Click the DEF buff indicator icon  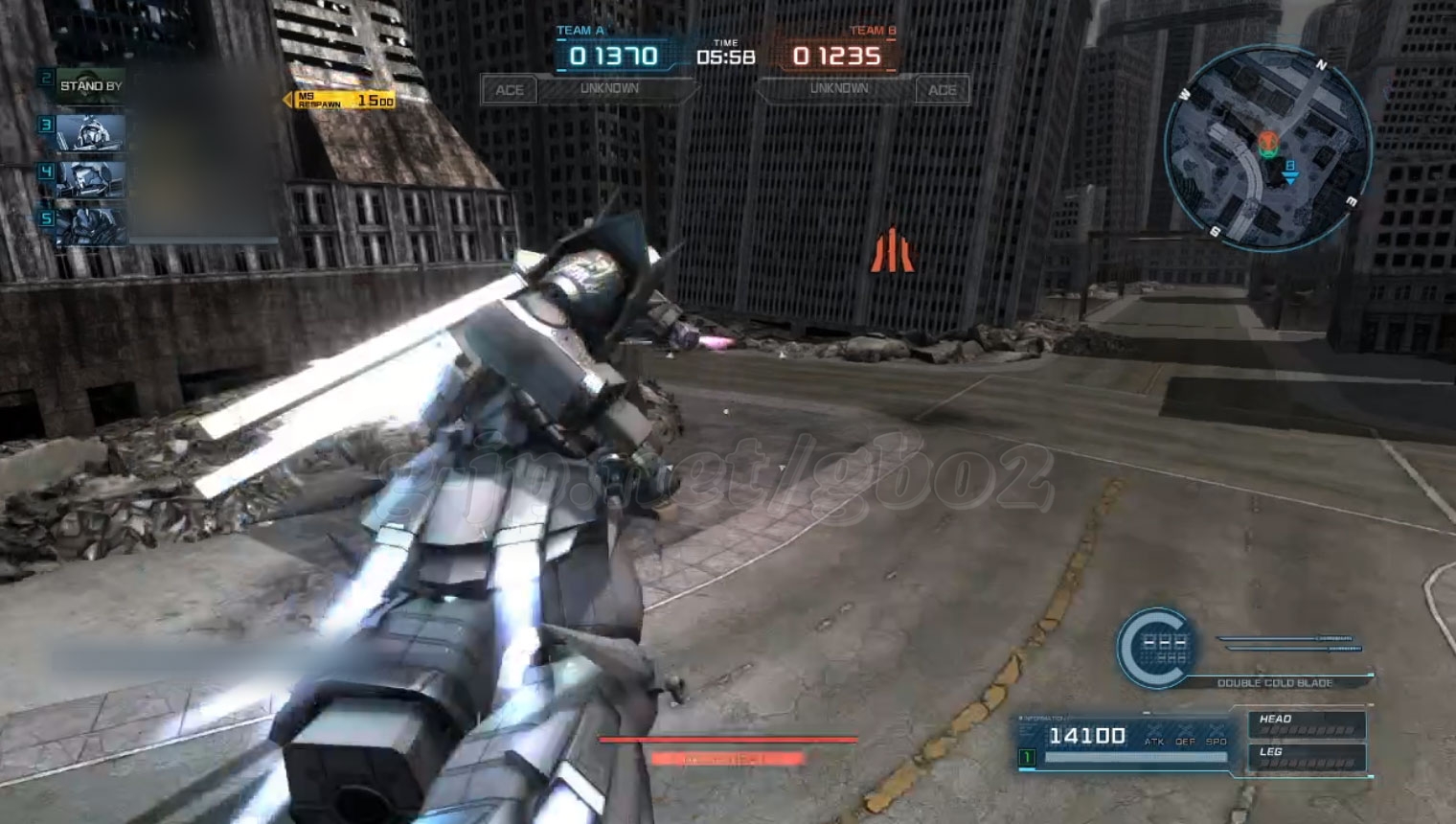pyautogui.click(x=1186, y=736)
